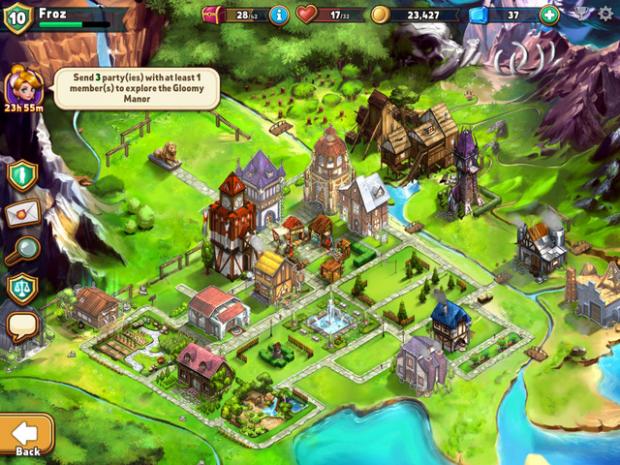Viewport: 620px width, 465px height.
Task: Open the Froz player profile badge
Action: tap(18, 16)
